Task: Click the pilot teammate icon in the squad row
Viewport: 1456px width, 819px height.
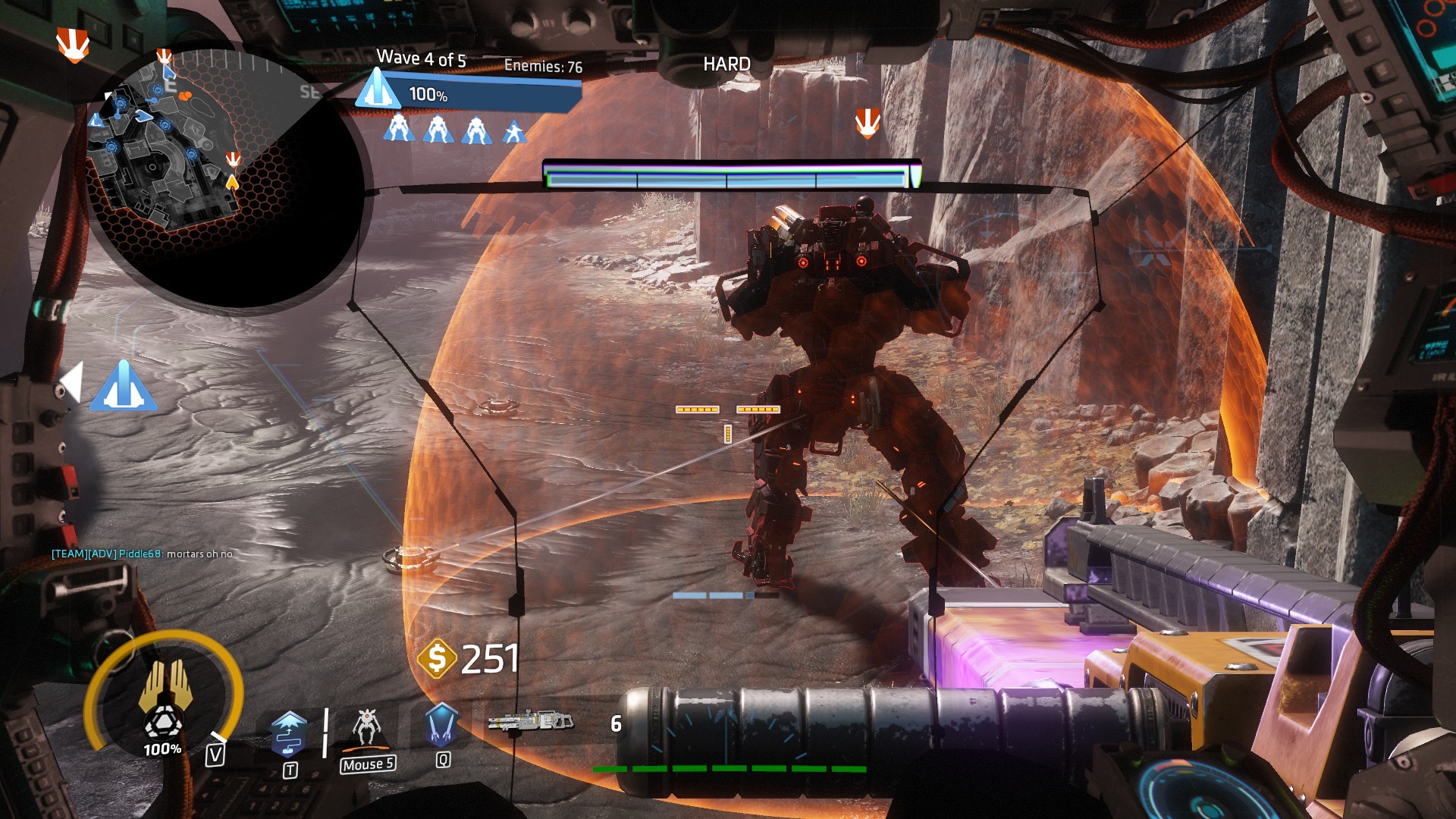Action: tap(513, 130)
